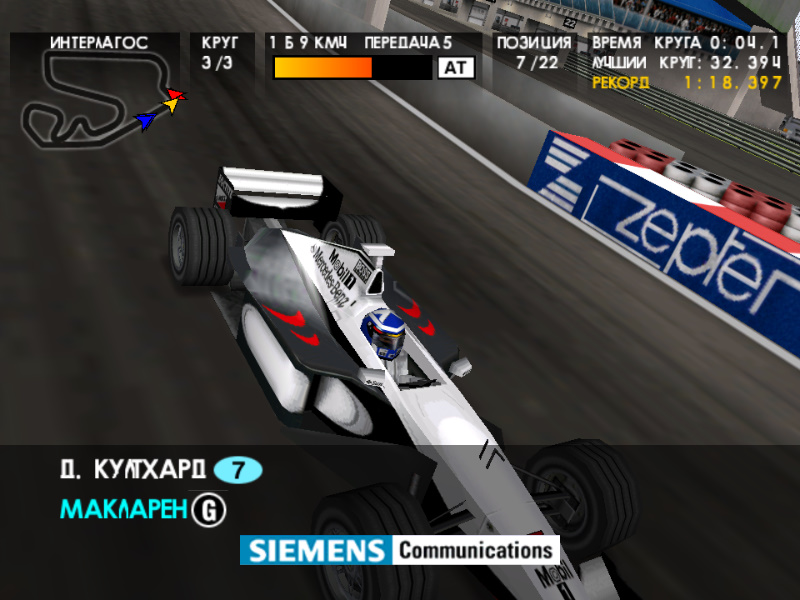This screenshot has width=800, height=600.
Task: Open the Siemens Communications banner
Action: point(399,550)
